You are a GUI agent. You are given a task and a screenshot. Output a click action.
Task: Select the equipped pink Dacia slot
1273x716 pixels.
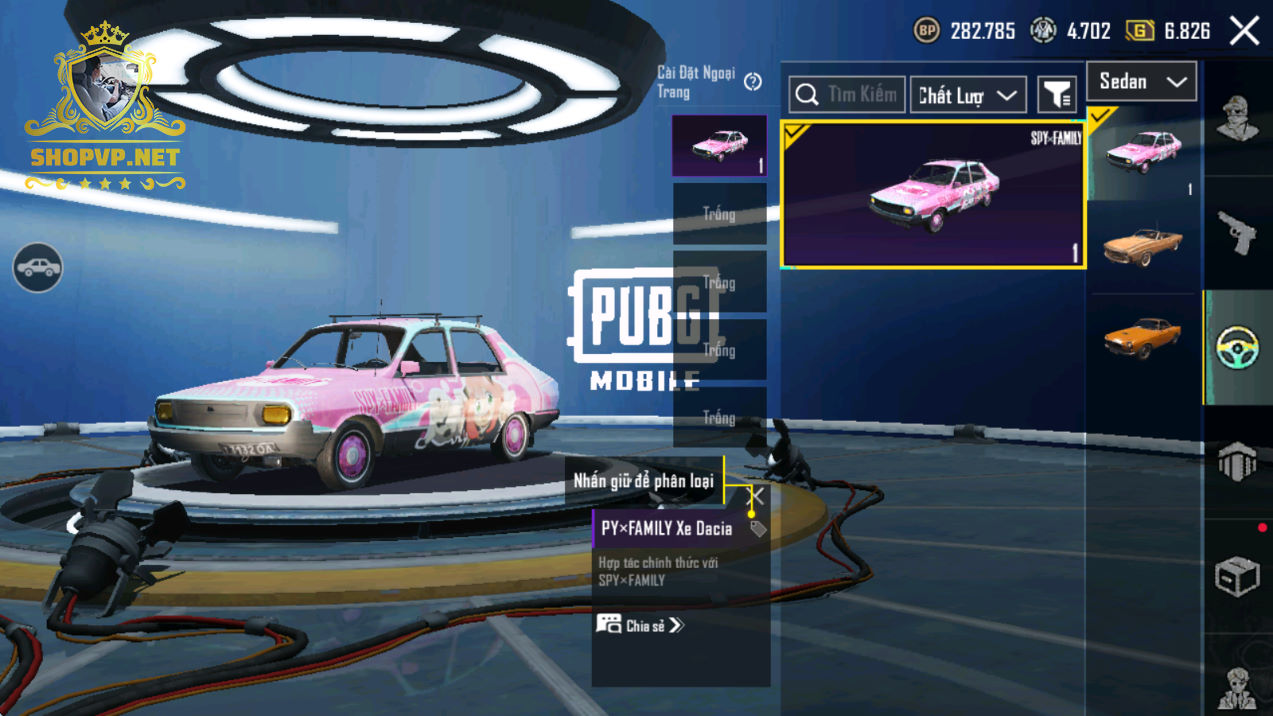tap(719, 146)
